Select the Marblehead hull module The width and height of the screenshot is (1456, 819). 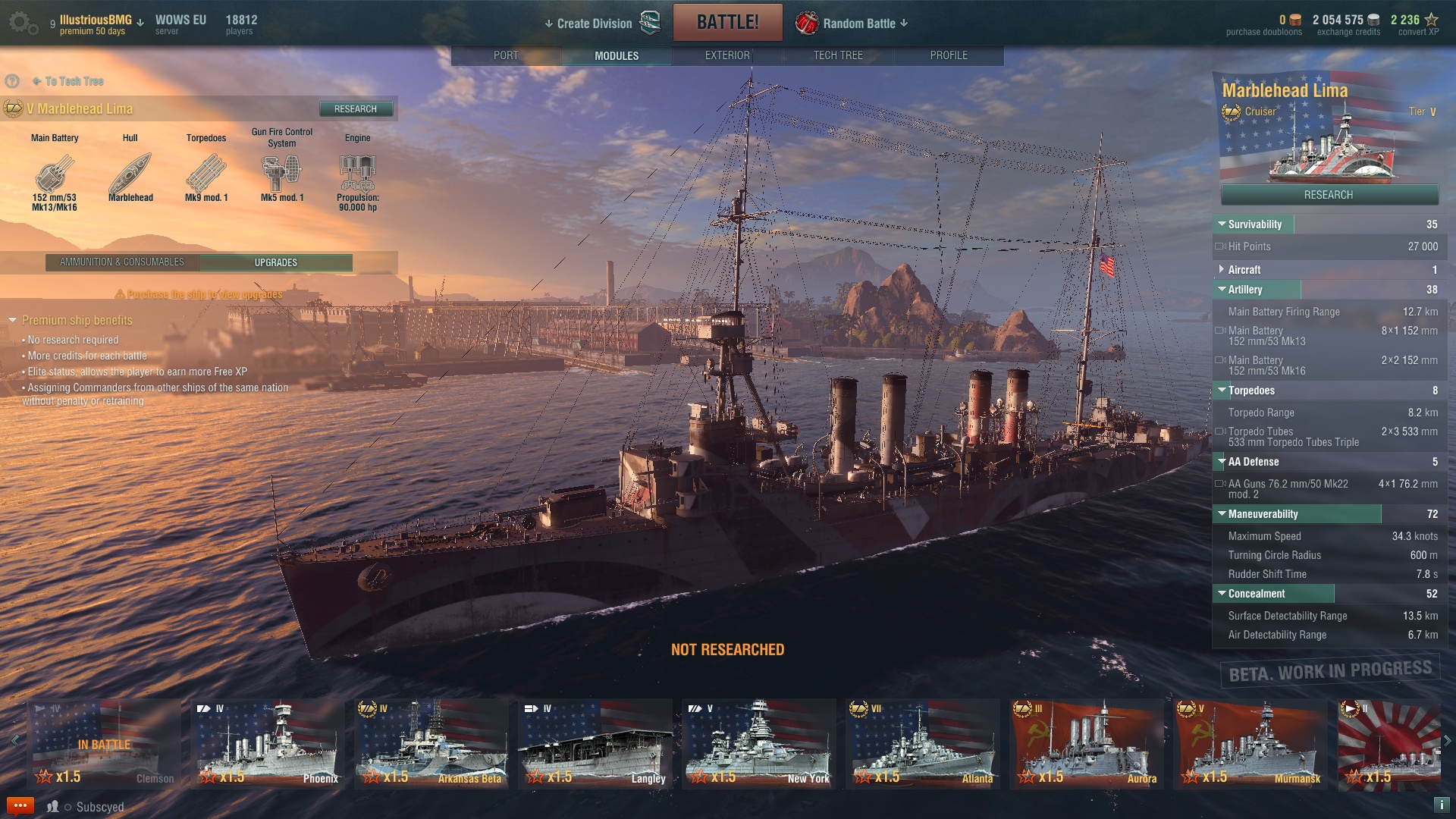click(x=130, y=174)
